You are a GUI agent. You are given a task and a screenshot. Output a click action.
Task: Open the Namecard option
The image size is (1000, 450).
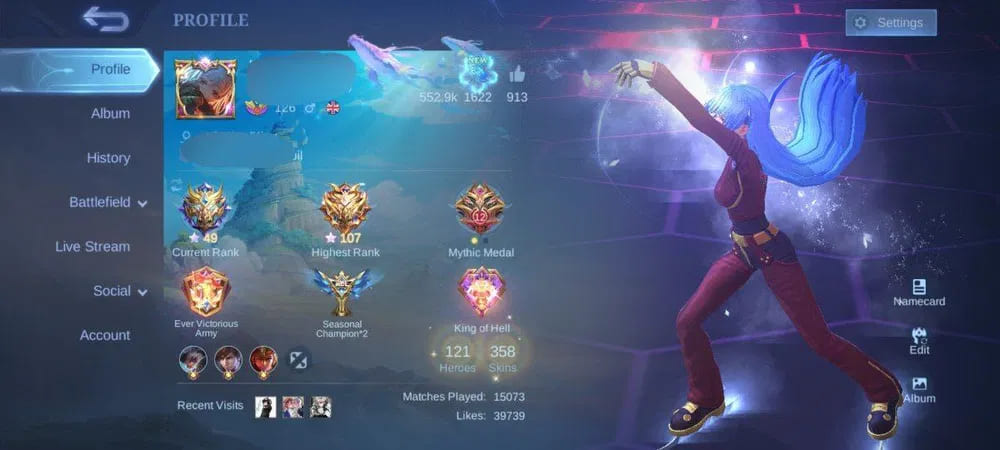pyautogui.click(x=919, y=292)
